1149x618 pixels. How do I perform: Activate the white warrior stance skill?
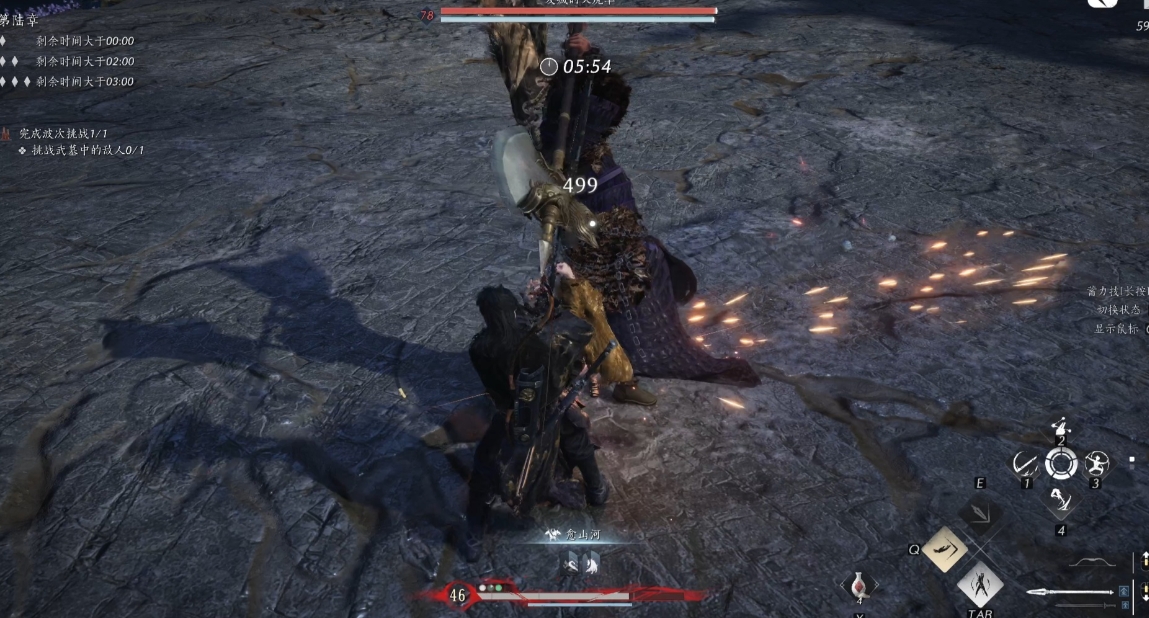click(980, 583)
